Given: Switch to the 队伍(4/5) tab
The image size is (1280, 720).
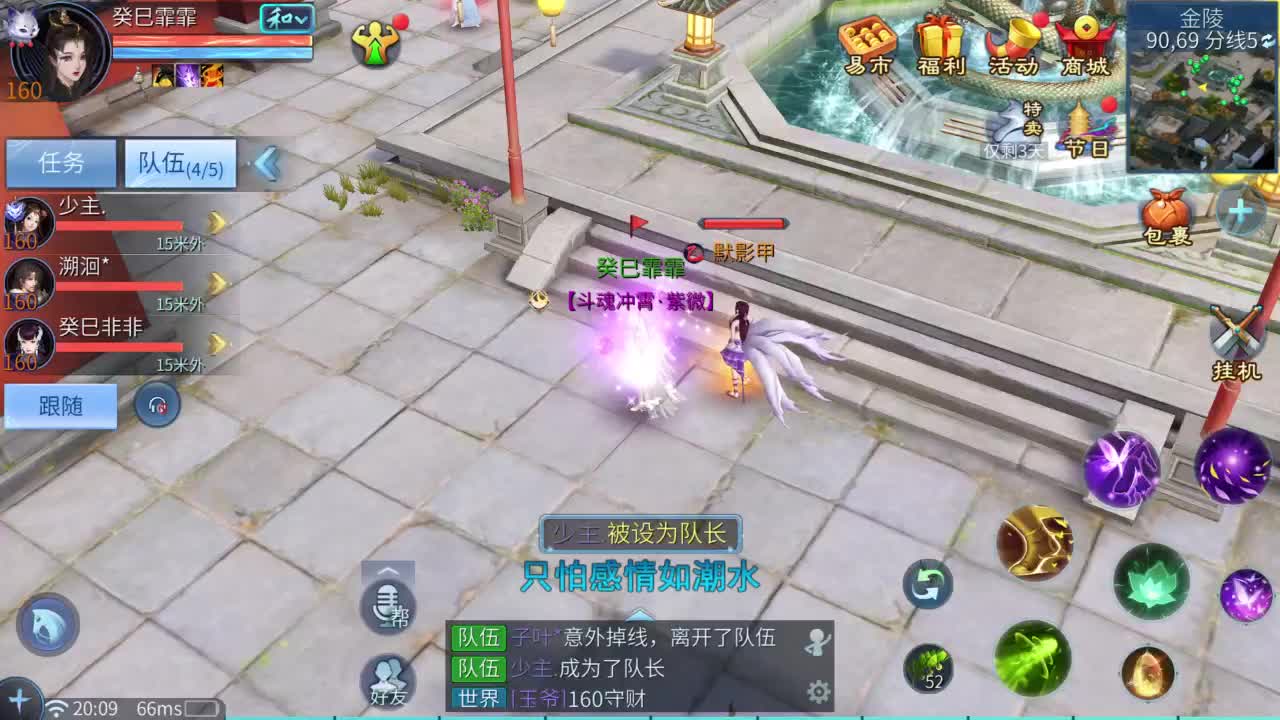Looking at the screenshot, I should click(178, 164).
